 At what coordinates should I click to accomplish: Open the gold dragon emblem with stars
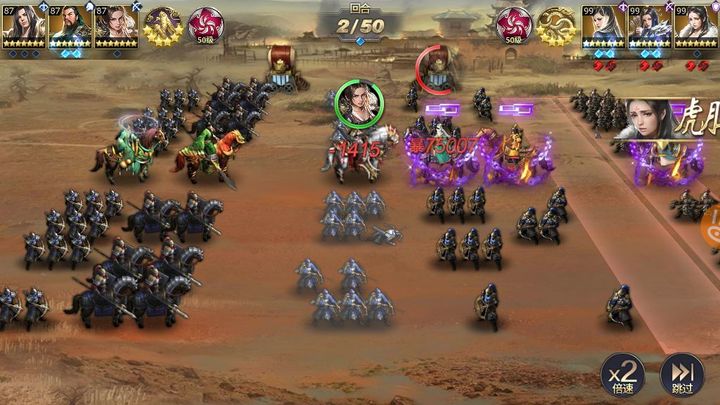coord(556,26)
